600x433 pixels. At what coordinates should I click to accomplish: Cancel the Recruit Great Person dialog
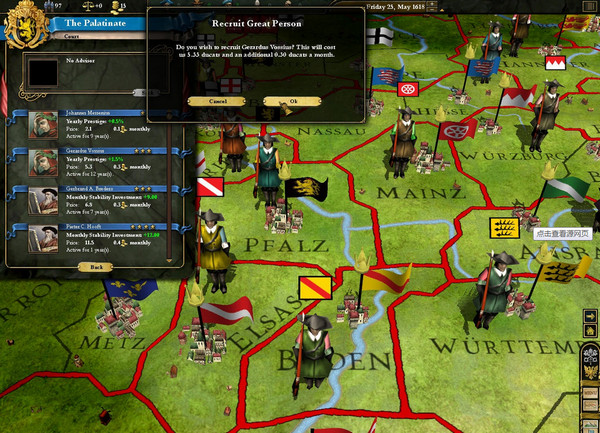[x=220, y=101]
